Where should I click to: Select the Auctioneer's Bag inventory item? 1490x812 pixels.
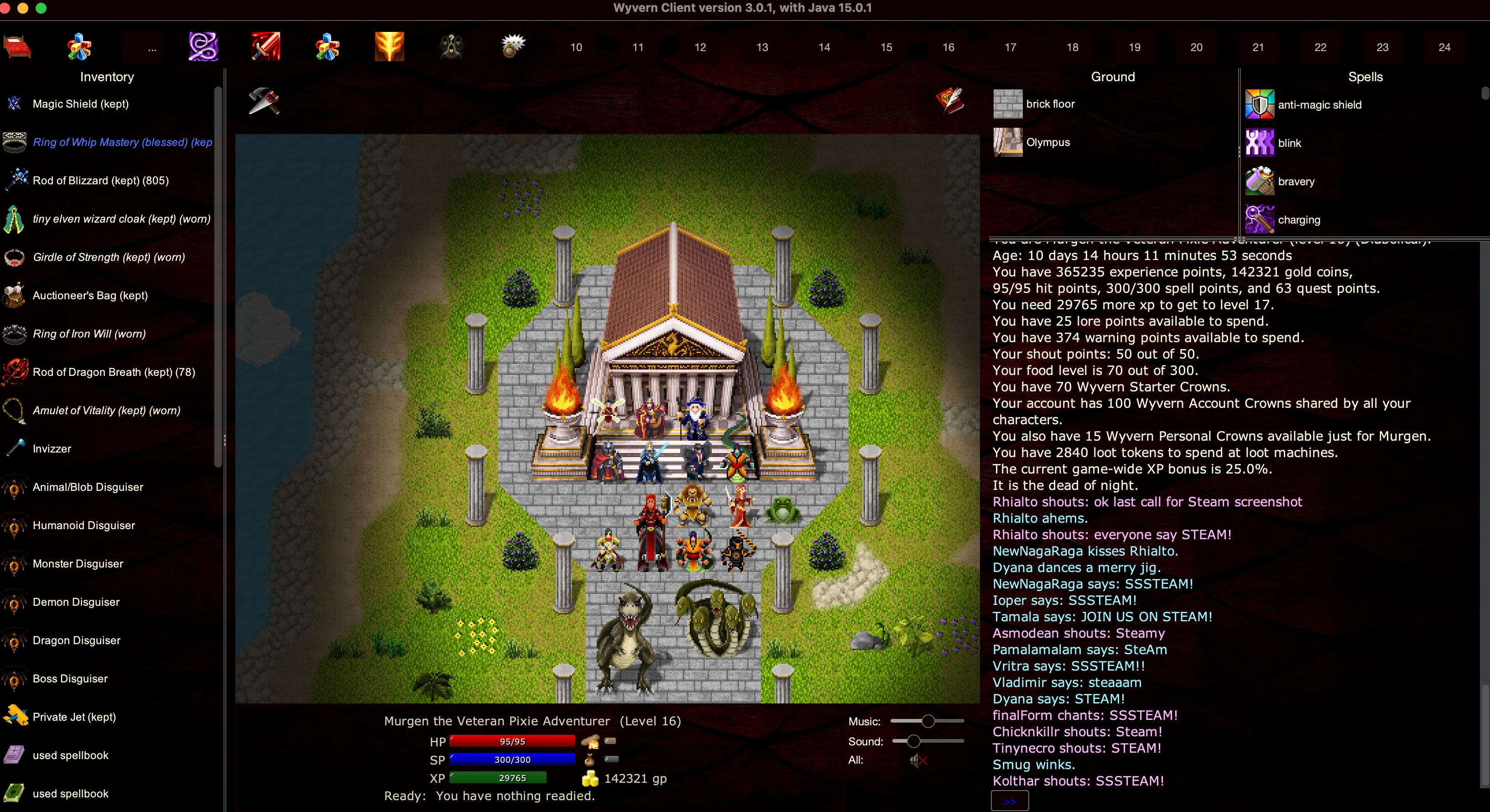click(x=90, y=296)
